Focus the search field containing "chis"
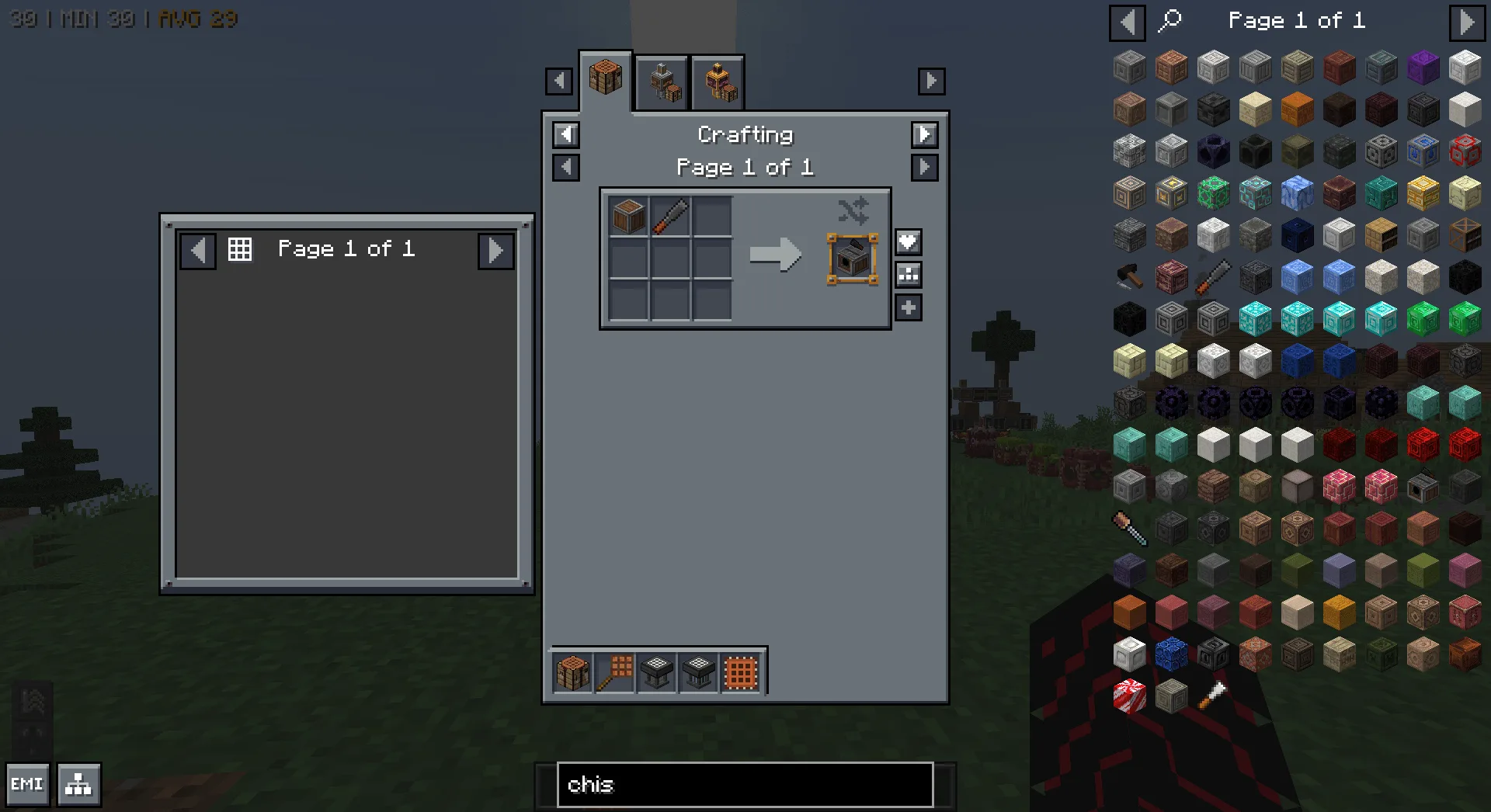 point(745,784)
